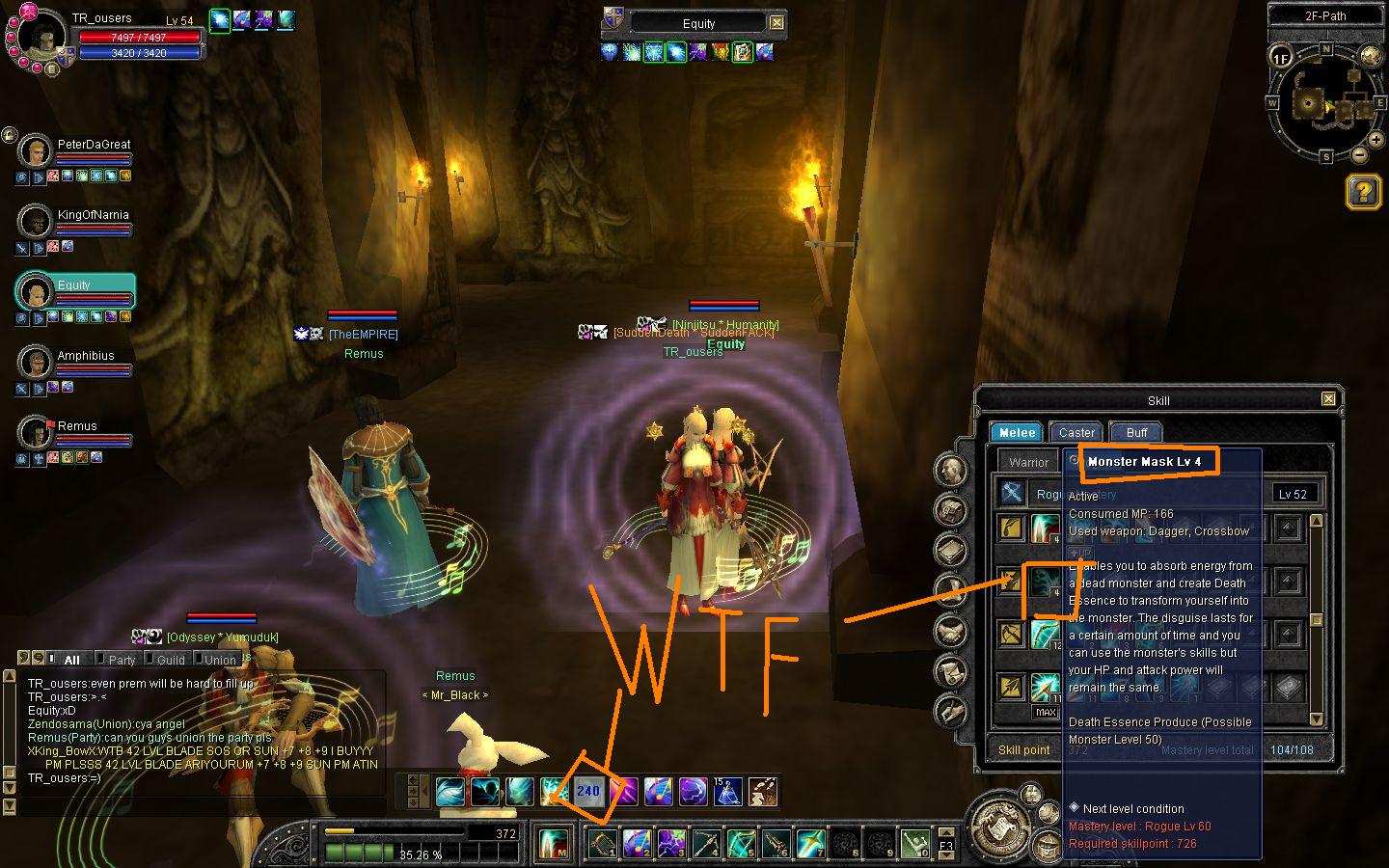Screen dimensions: 1389x868
Task: Zoom out the minimap with the minus button
Action: click(1359, 154)
